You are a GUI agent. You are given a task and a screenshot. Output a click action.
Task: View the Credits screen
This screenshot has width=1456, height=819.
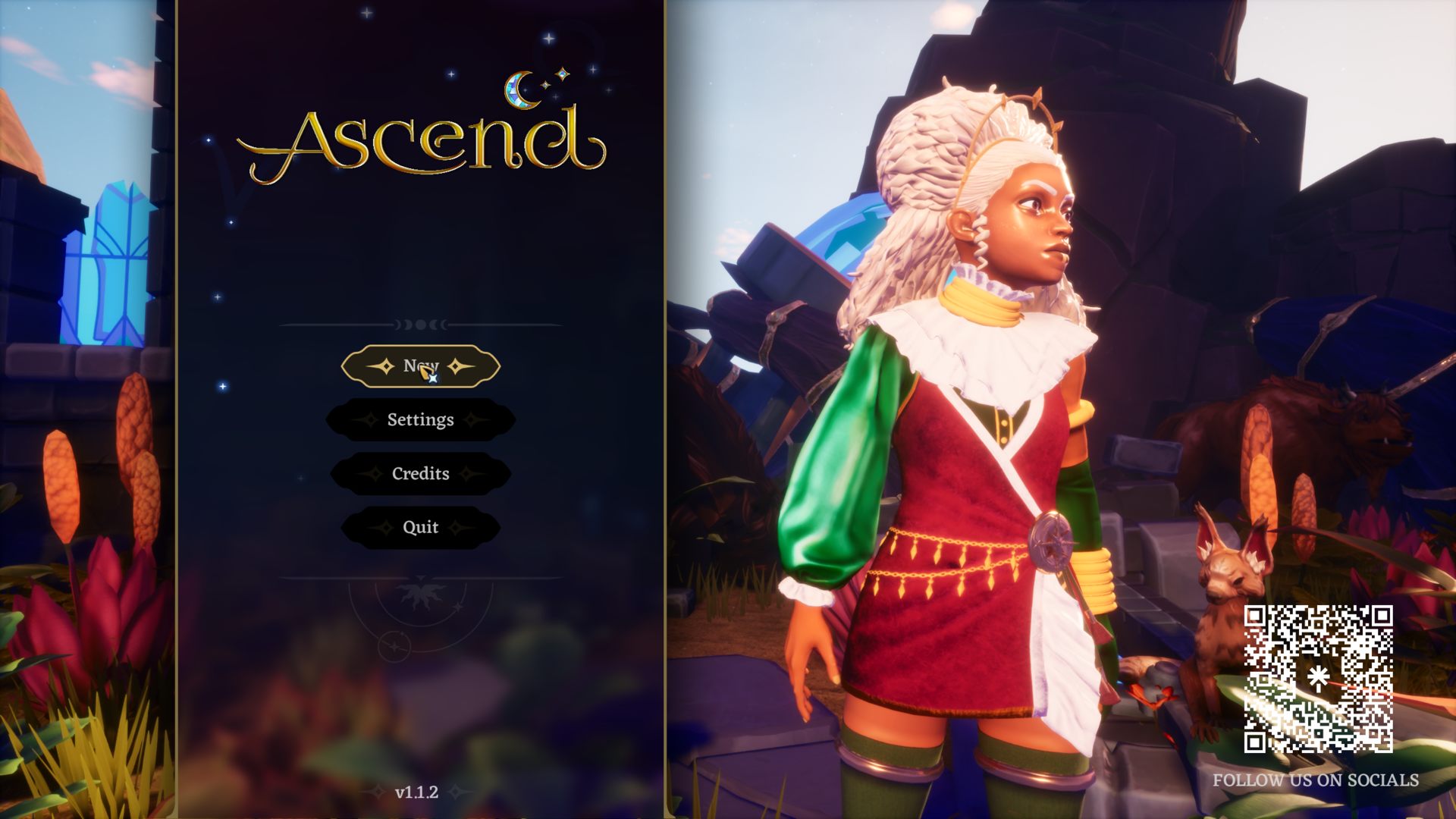[420, 474]
